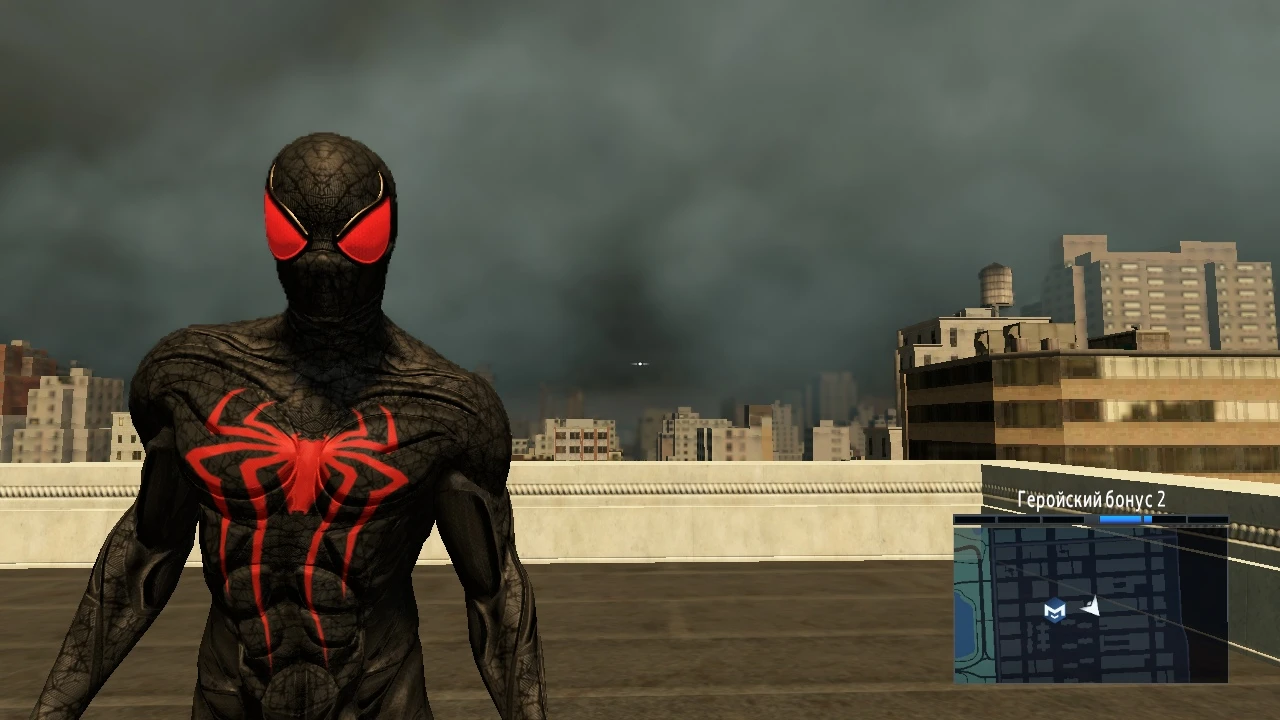The height and width of the screenshot is (720, 1280).
Task: Click the filled blue segment of the bonus bar
Action: click(x=1120, y=519)
